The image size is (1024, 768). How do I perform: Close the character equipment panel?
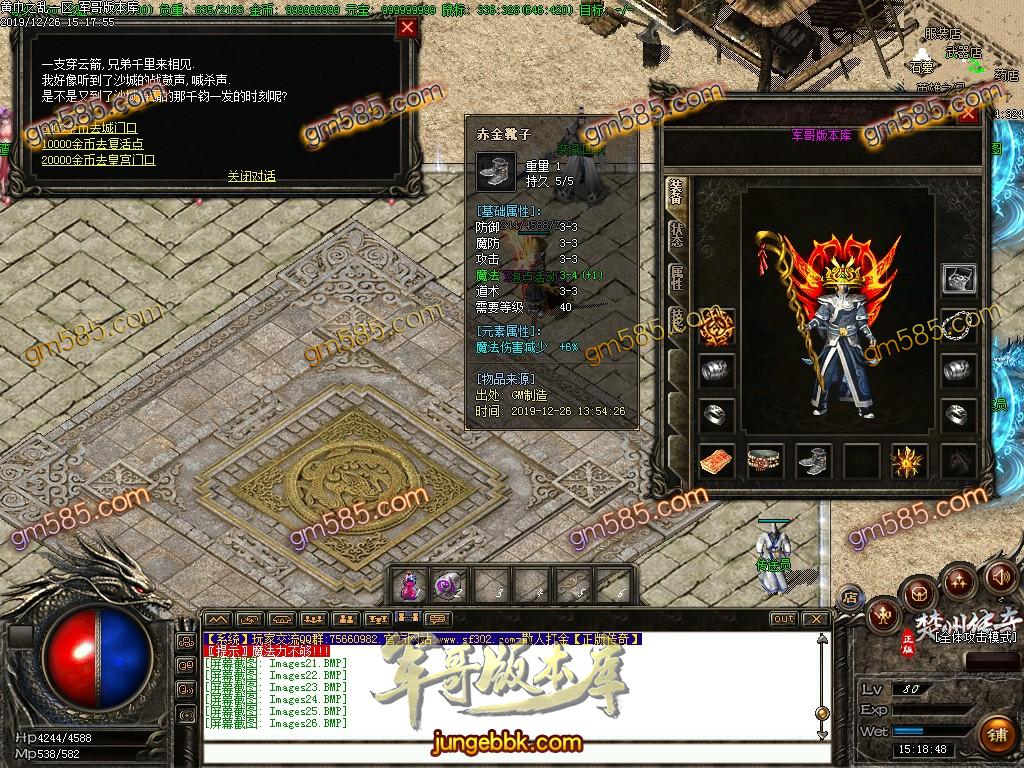pos(968,114)
